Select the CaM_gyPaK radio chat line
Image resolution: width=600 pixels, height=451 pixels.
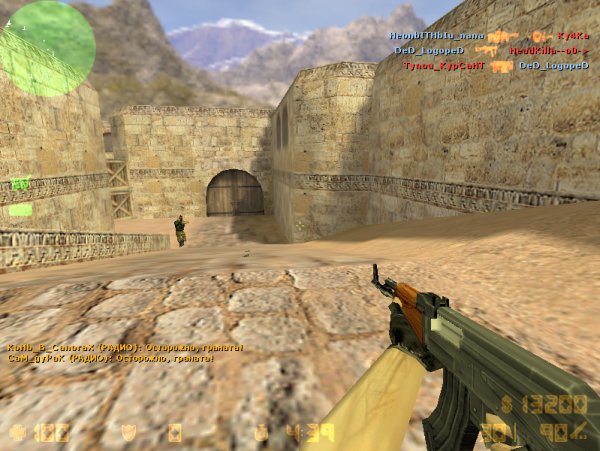110,358
